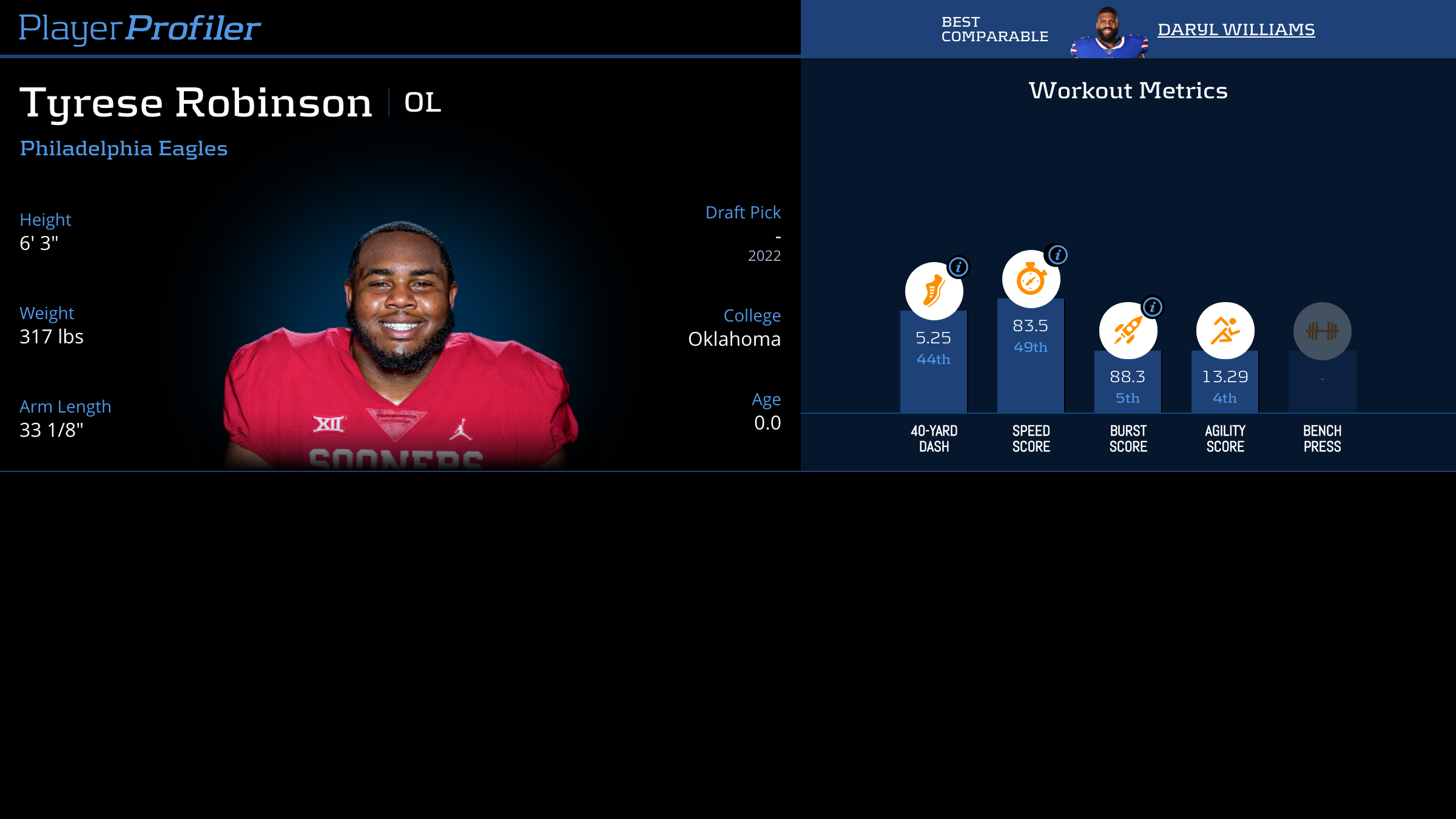Select the Agility Score running figure icon
1456x819 pixels.
(x=1225, y=331)
